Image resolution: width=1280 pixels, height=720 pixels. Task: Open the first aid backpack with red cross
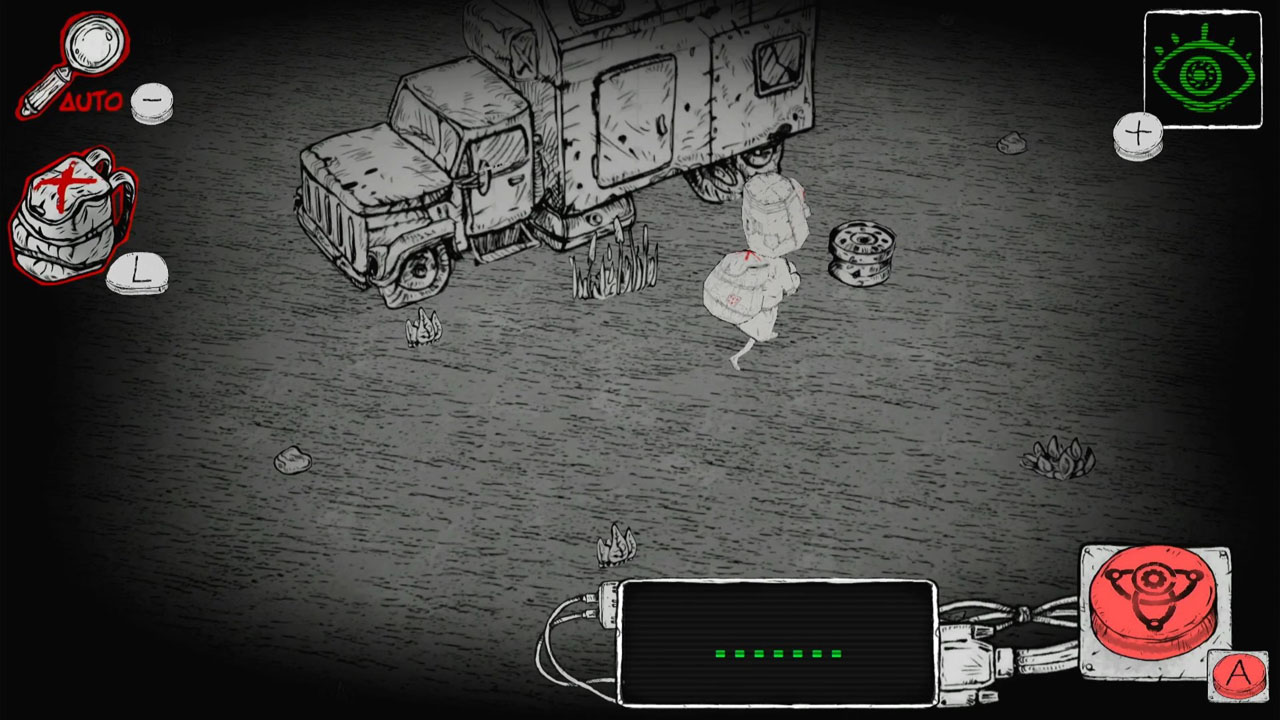pos(60,215)
